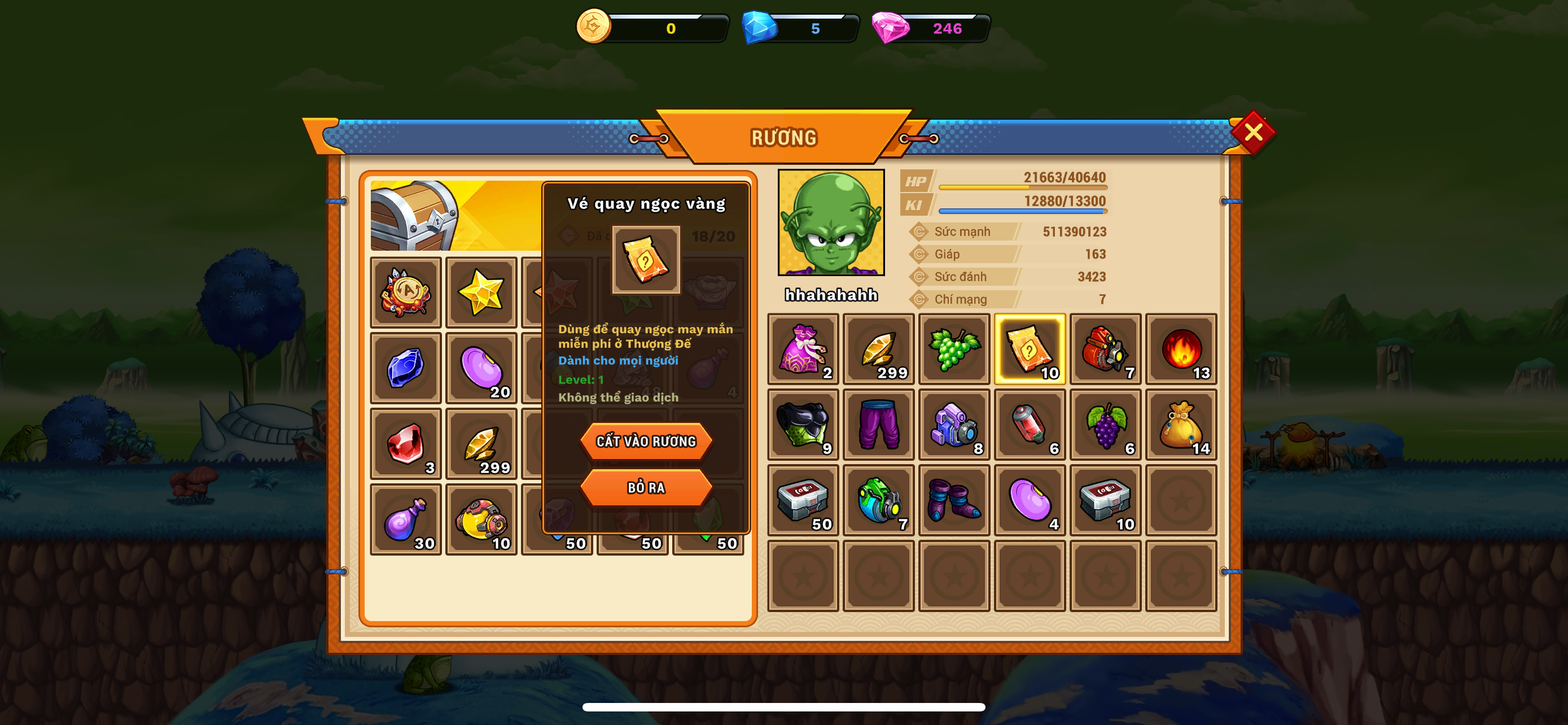Select the purple camera item slot
The image size is (1568, 725).
pyautogui.click(x=954, y=425)
